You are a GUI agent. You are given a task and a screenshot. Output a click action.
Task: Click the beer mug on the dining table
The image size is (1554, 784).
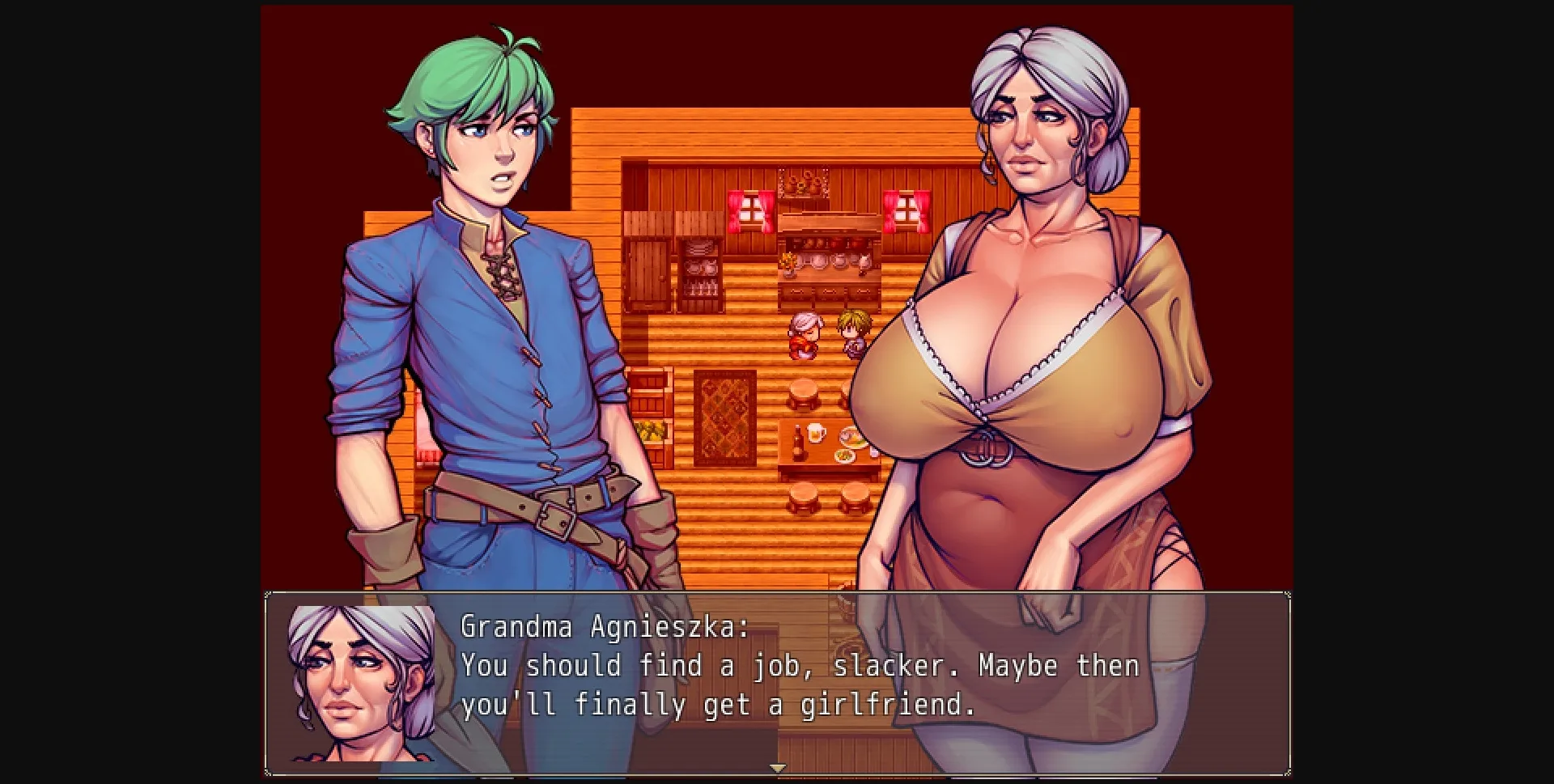pos(814,434)
